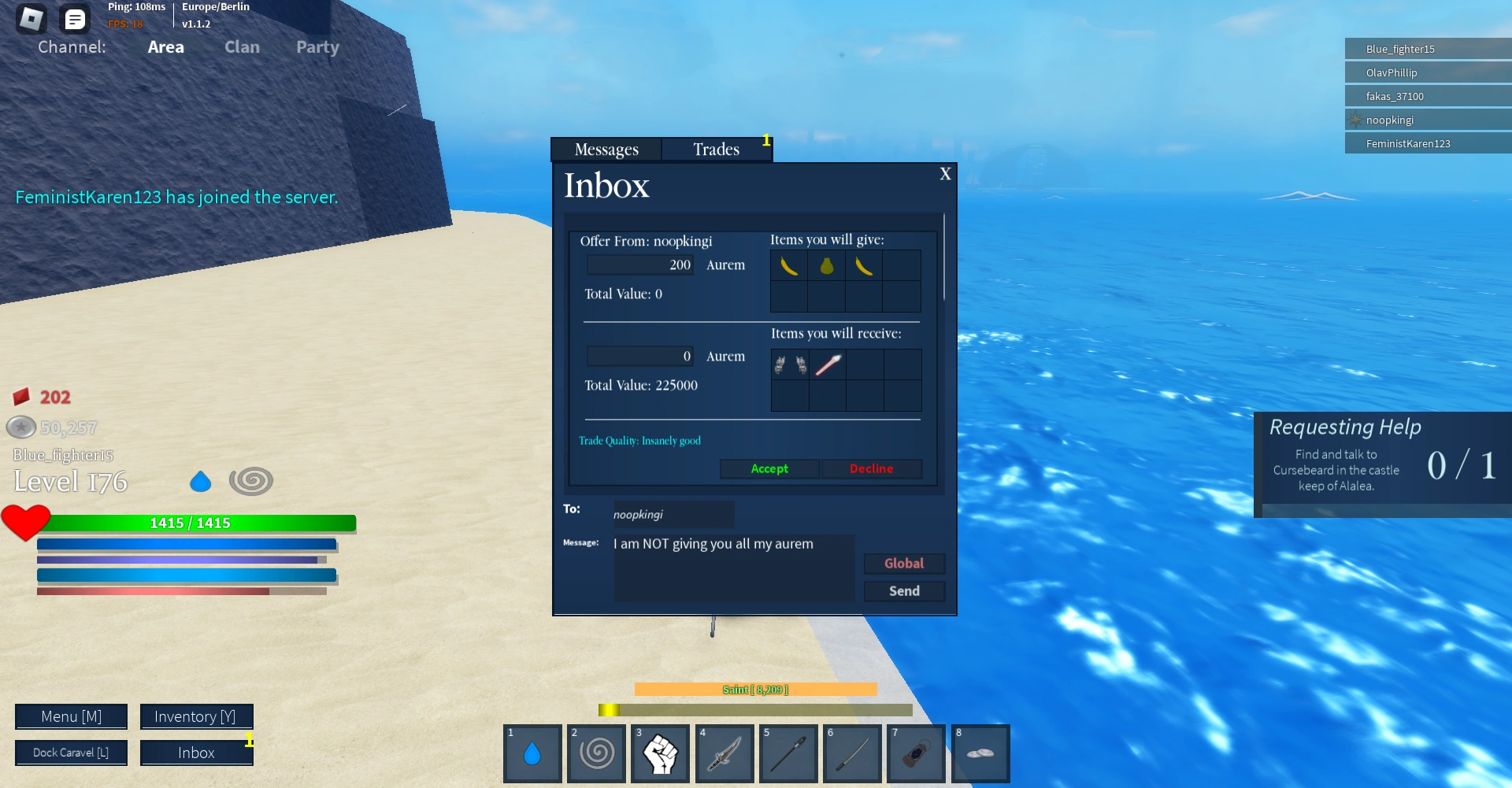Switch chat channel to Clan

pos(242,47)
